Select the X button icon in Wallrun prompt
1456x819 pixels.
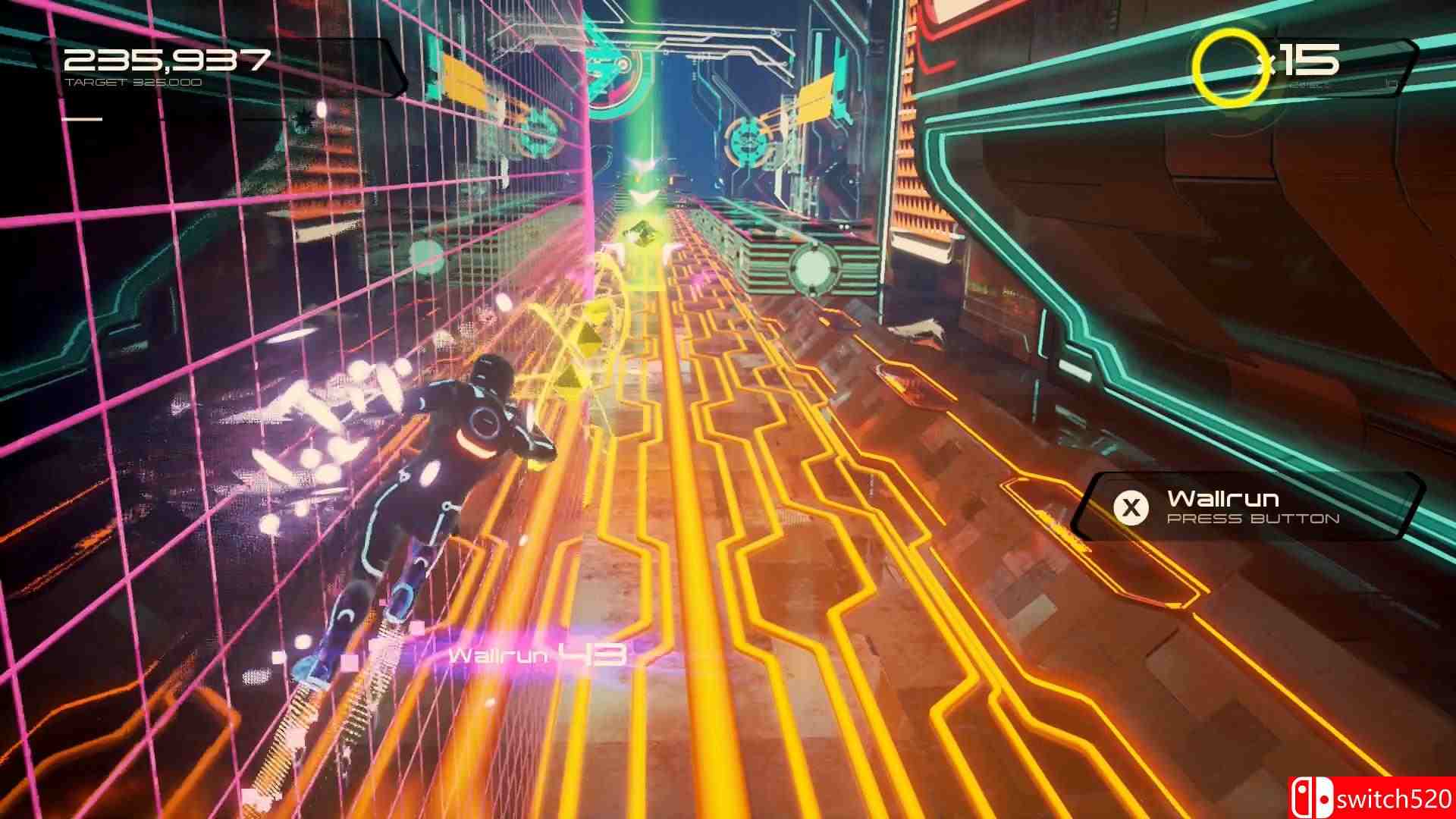pos(1131,509)
